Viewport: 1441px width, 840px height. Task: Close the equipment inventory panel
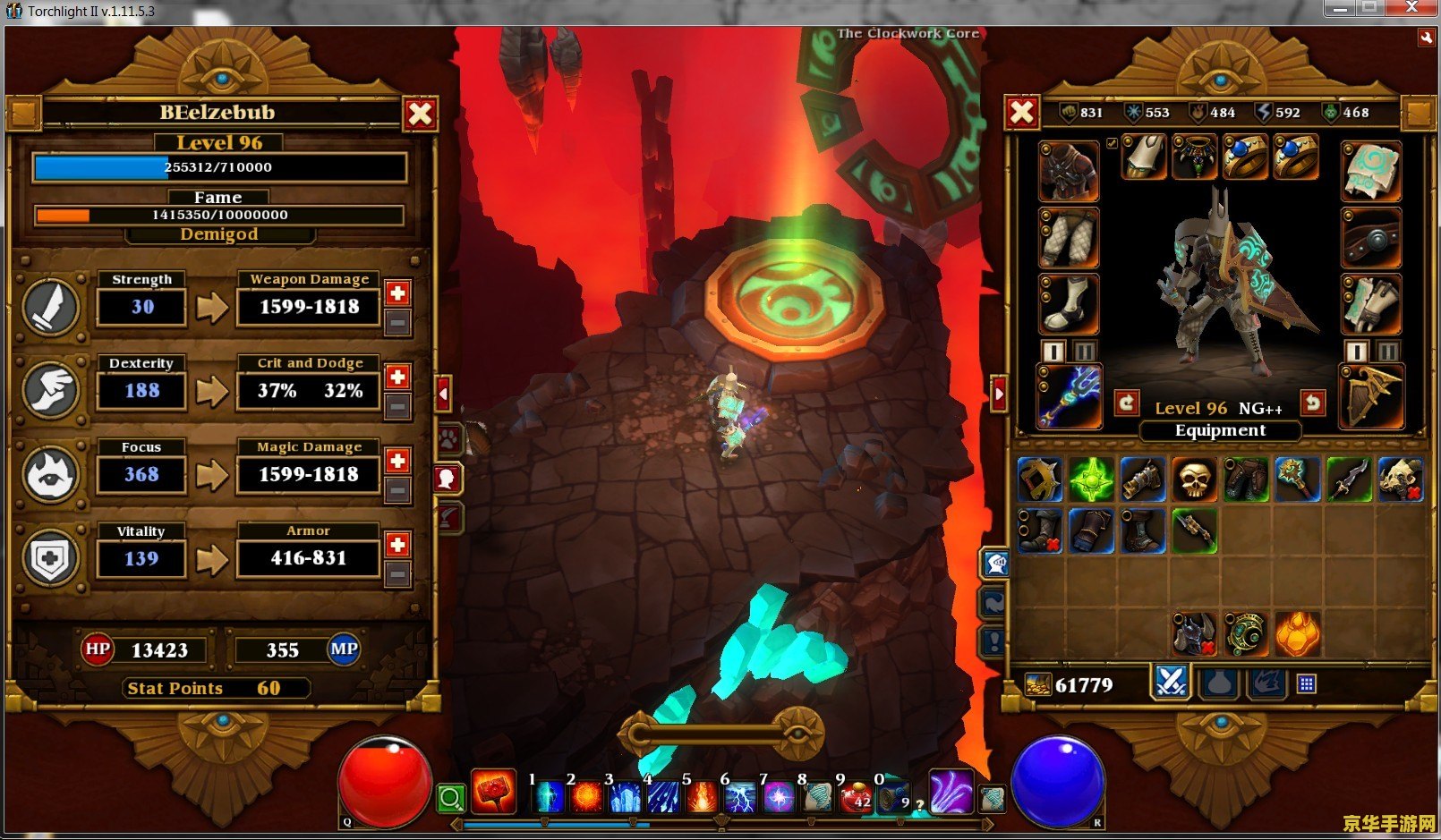1021,113
